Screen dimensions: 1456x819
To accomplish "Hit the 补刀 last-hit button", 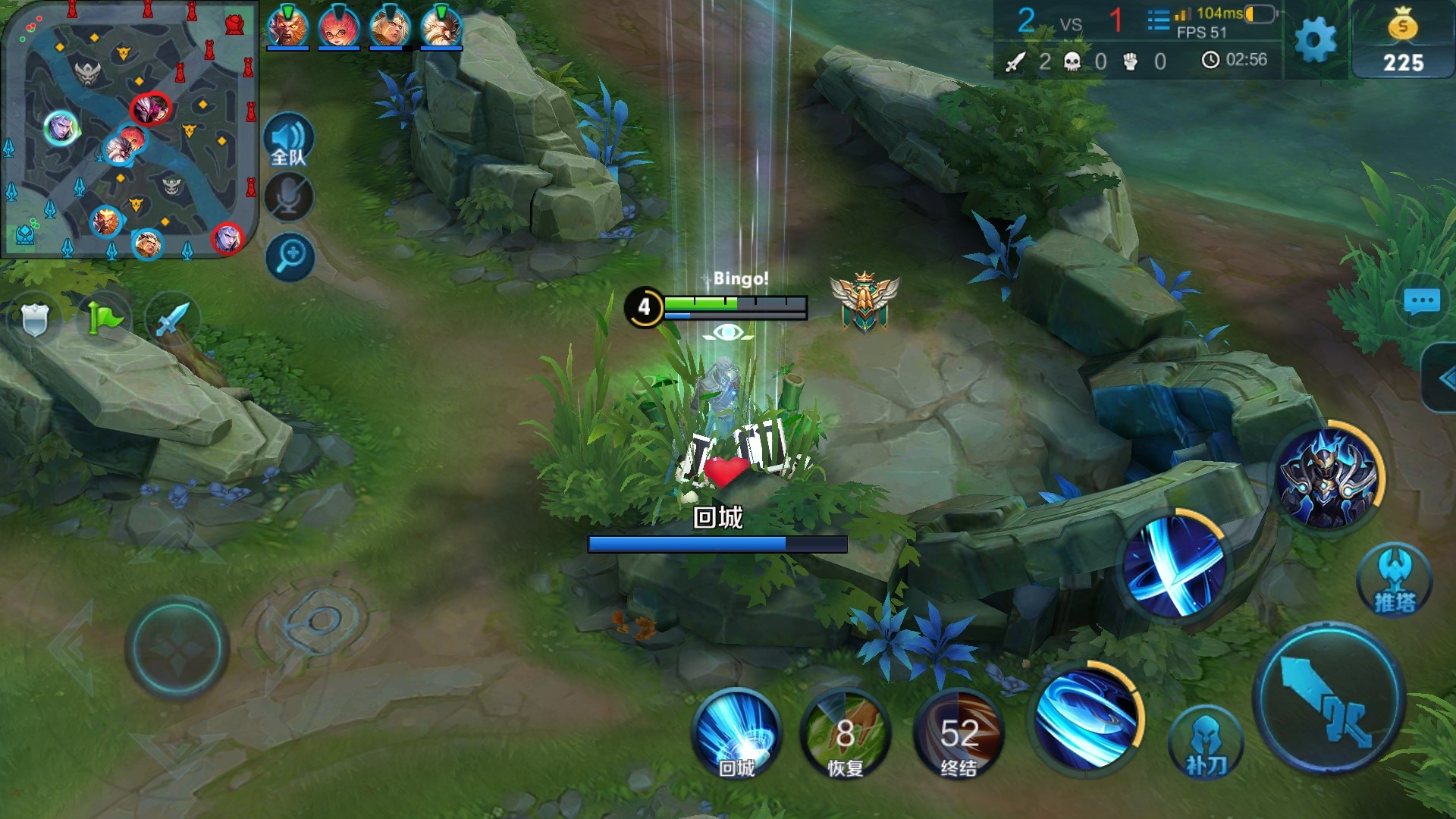I will 1206,743.
